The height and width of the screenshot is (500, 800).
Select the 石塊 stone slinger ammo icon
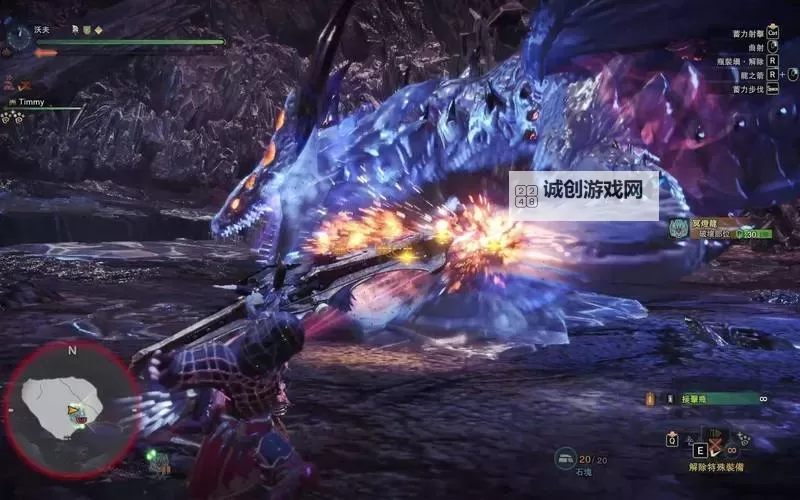point(566,458)
